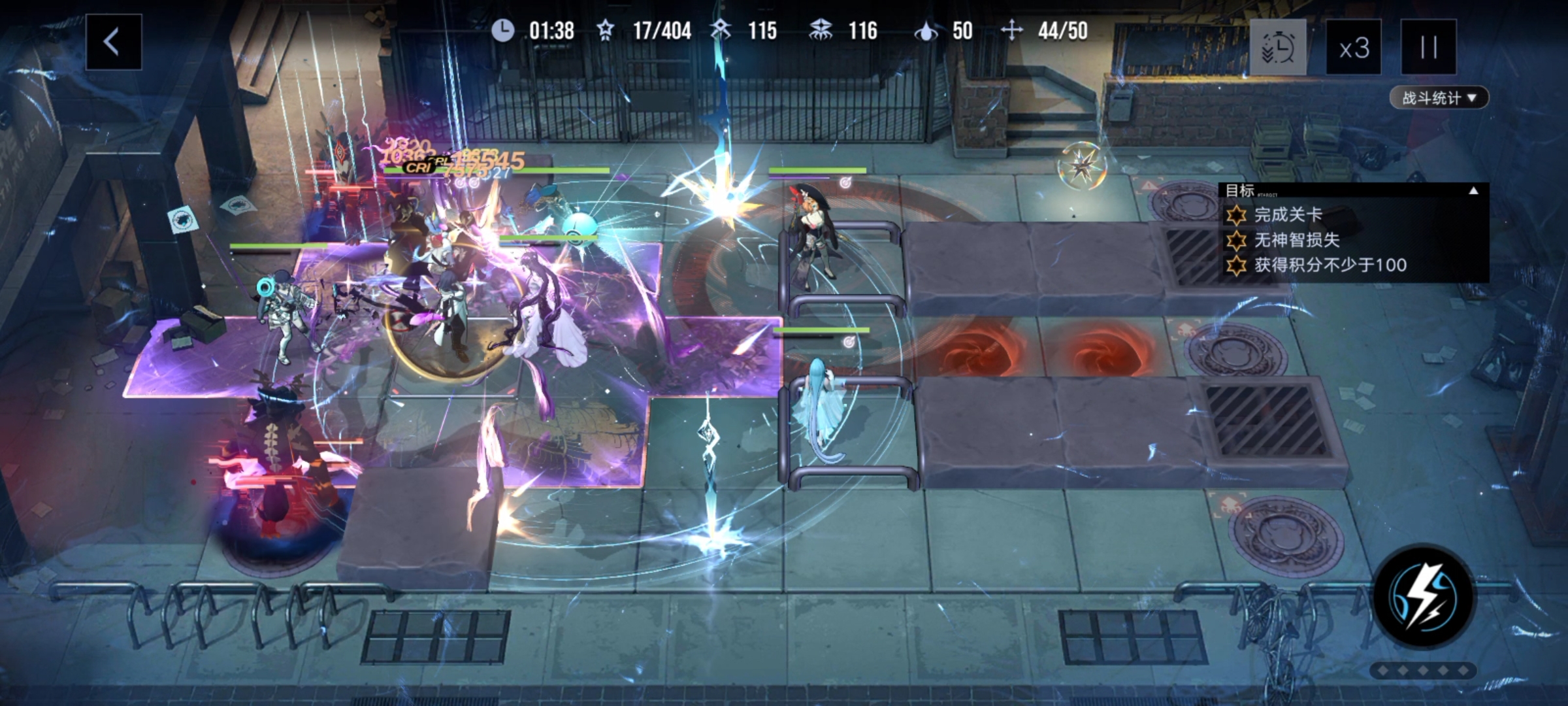Go back with the arrow button
The height and width of the screenshot is (706, 1568).
pyautogui.click(x=113, y=42)
